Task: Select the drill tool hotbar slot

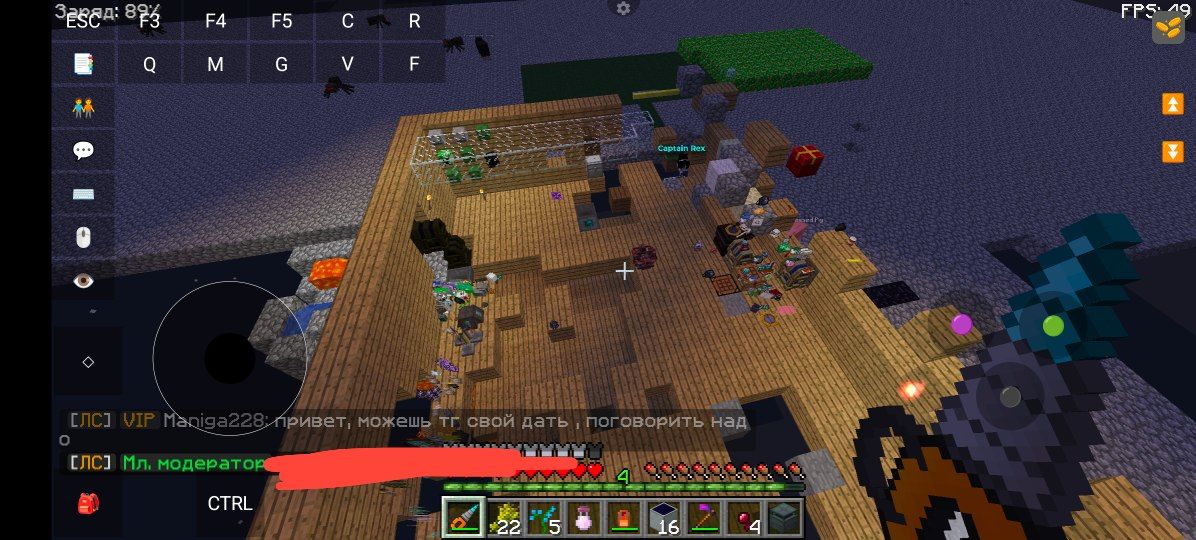Action: coord(464,517)
